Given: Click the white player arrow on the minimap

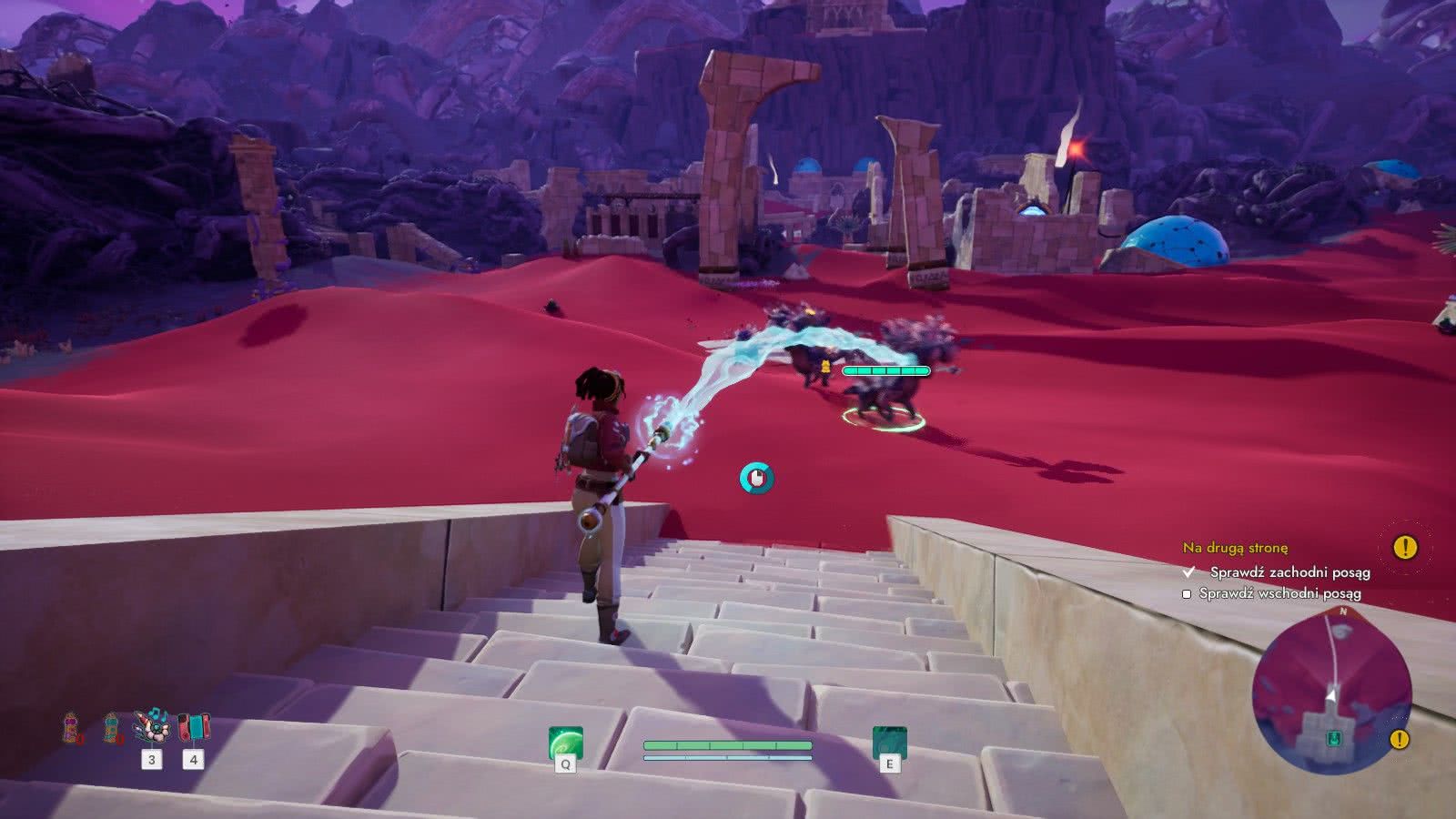Looking at the screenshot, I should [1332, 695].
